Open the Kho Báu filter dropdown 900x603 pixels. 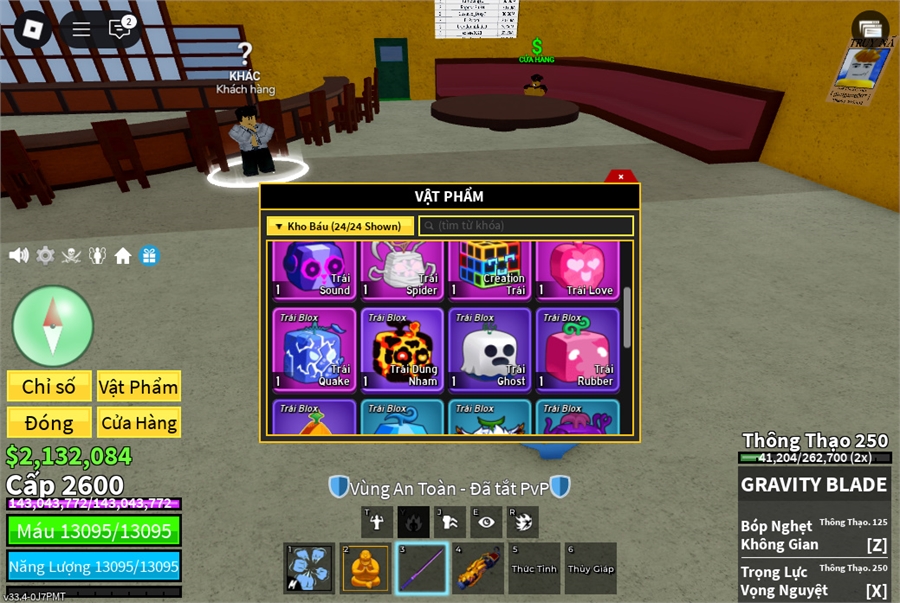click(x=338, y=226)
